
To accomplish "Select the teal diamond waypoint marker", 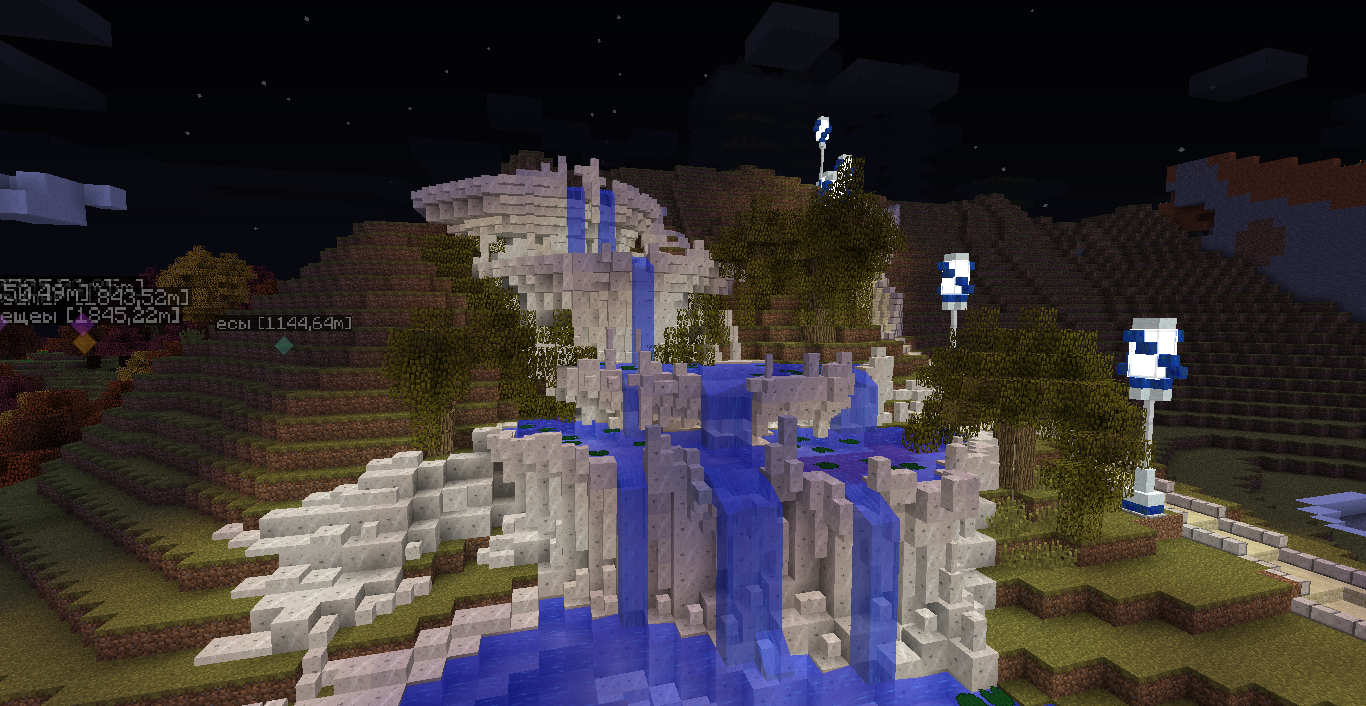I will [x=284, y=345].
